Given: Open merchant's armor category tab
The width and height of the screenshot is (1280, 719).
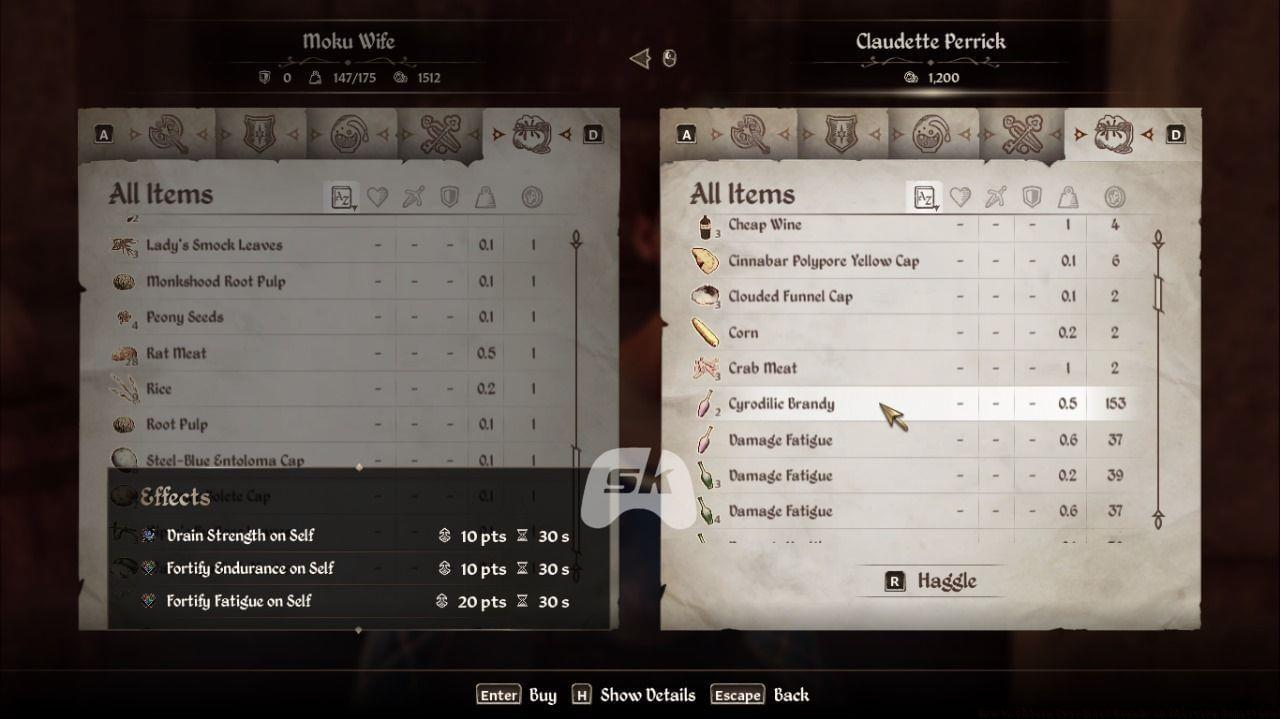Looking at the screenshot, I should (x=841, y=134).
